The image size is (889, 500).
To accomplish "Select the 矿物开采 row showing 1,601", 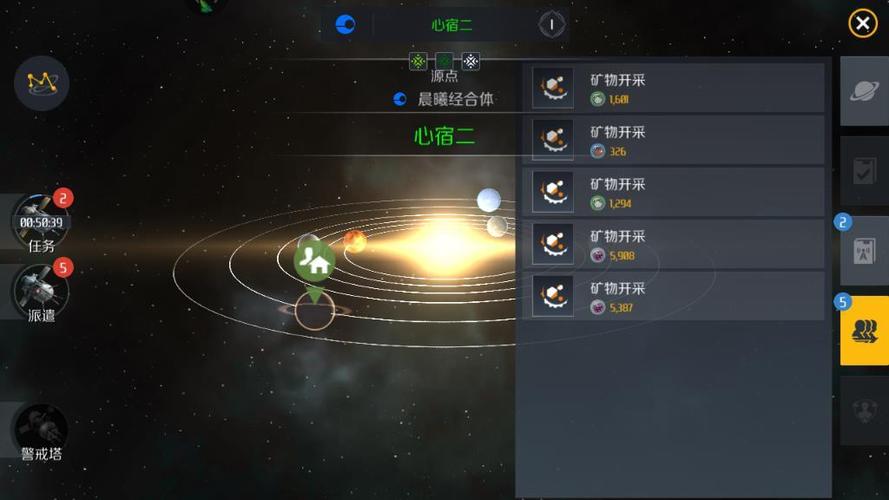I will [x=676, y=88].
